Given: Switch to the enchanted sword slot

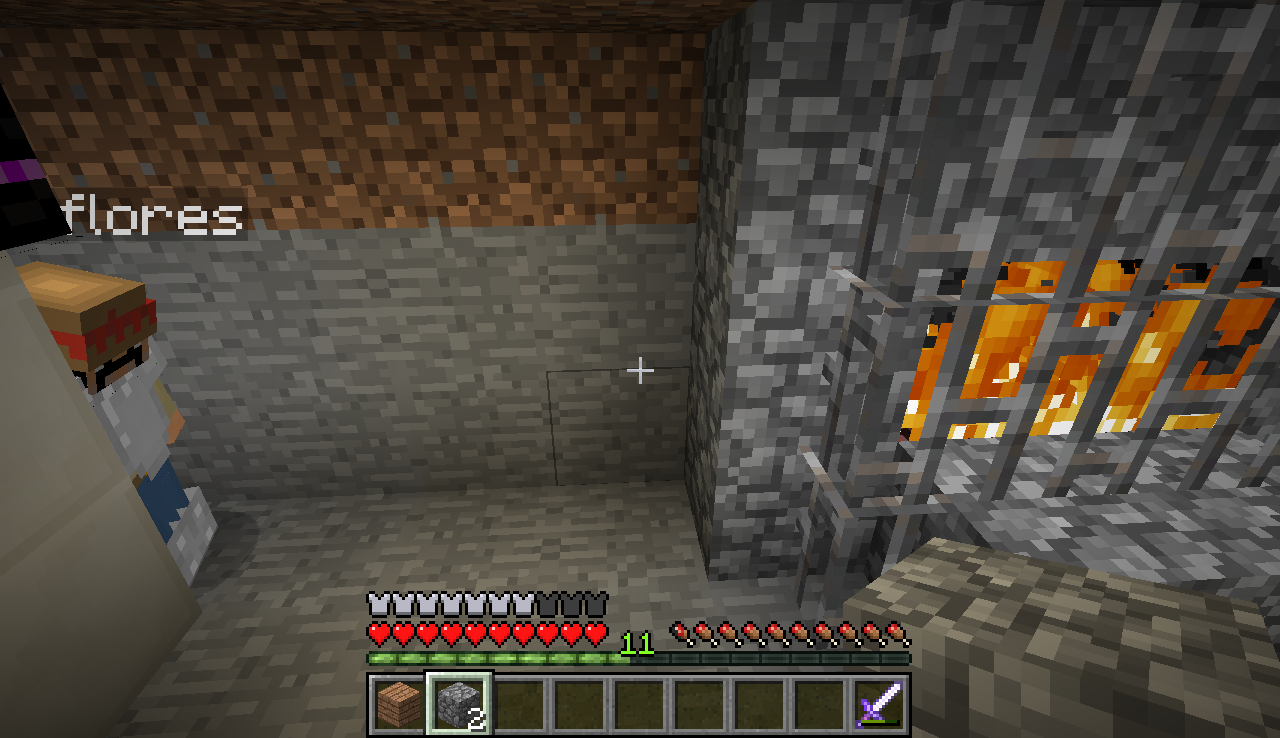Looking at the screenshot, I should (x=879, y=704).
